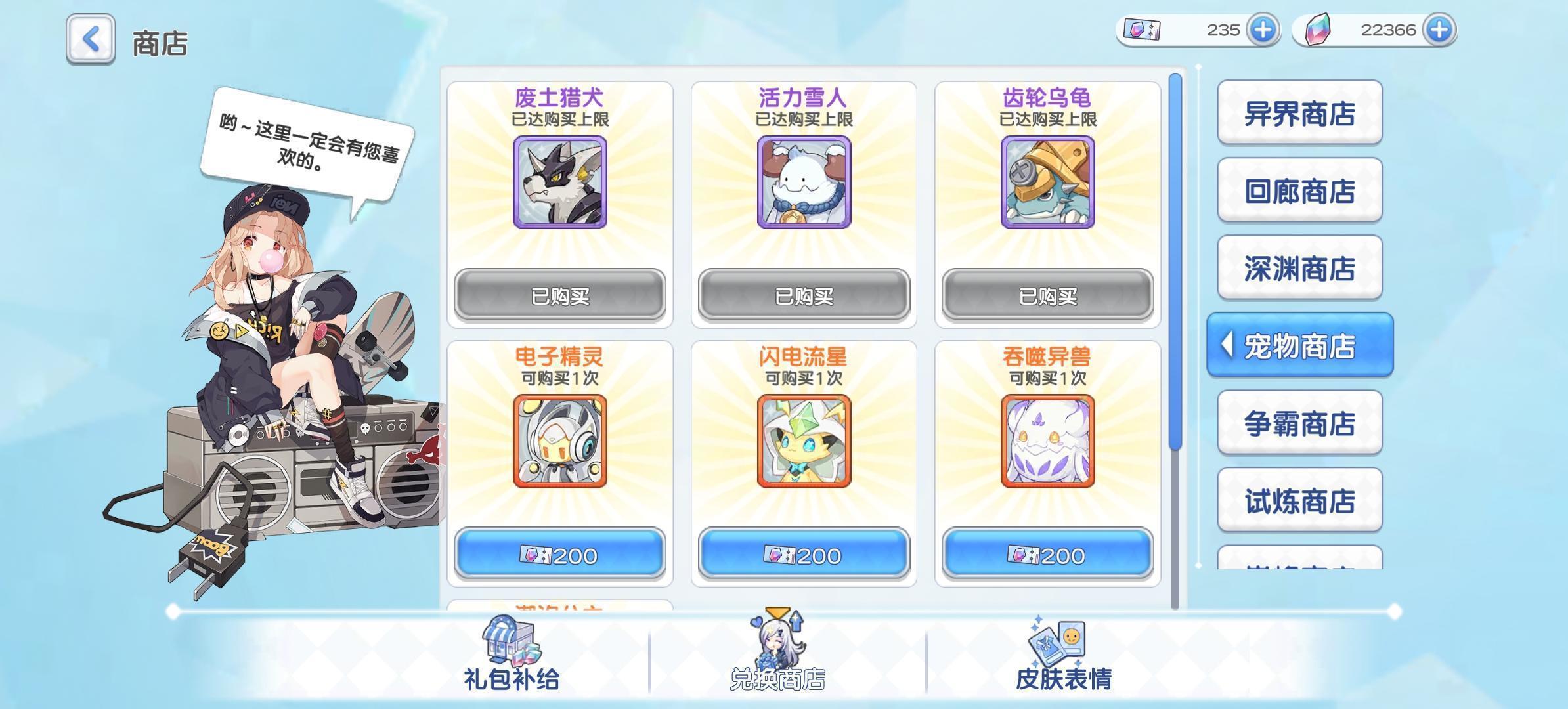Switch to the 争霸商店 section
Viewport: 1568px width, 709px height.
(x=1299, y=423)
